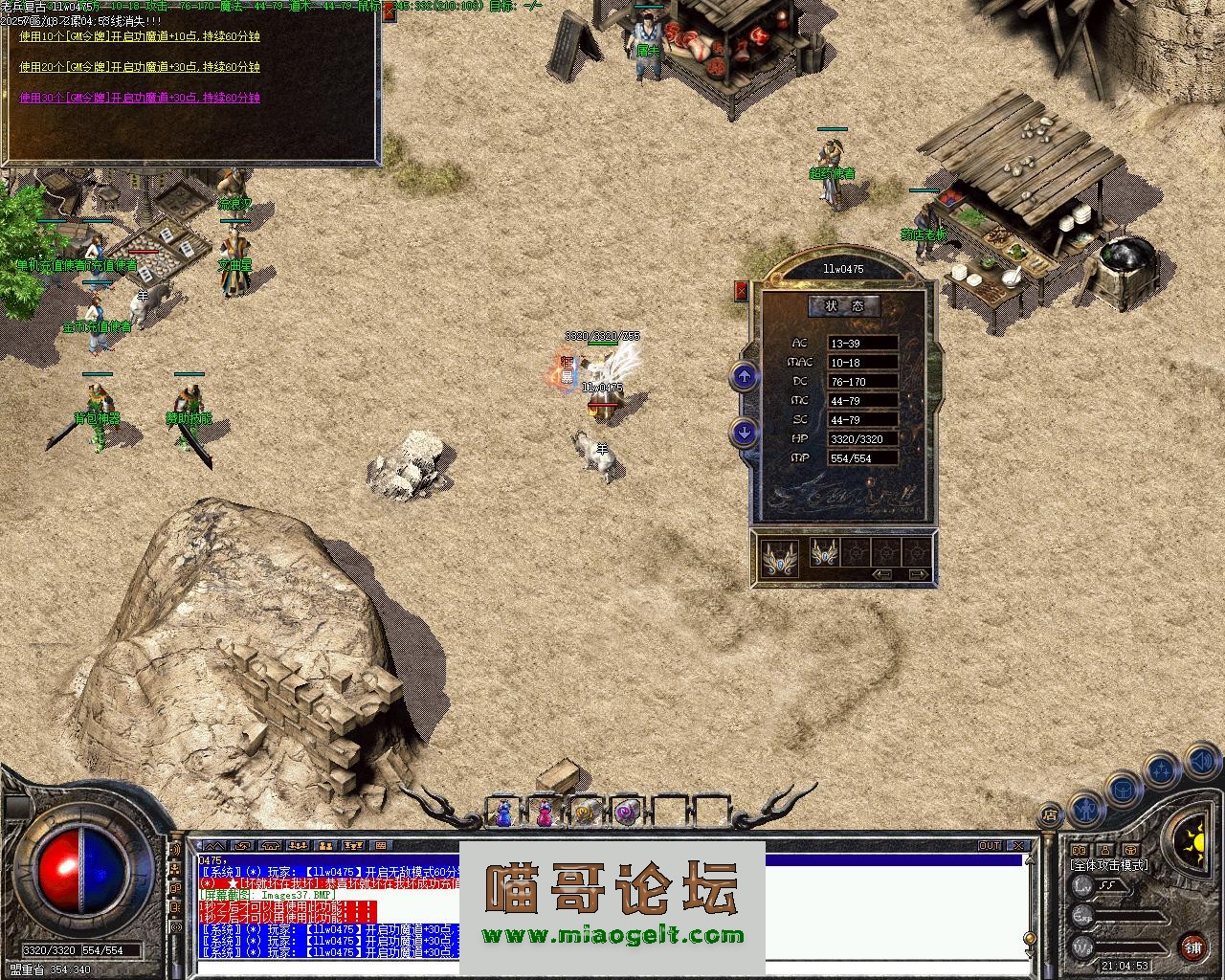This screenshot has width=1225, height=980.
Task: Click the OUT button above chat
Action: 990,846
